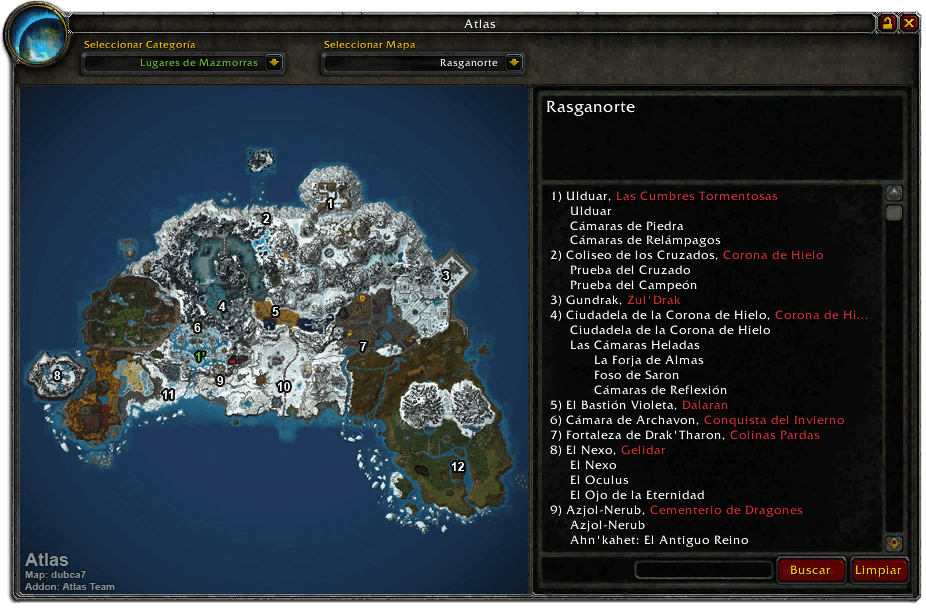Click the Buscar search button
926x612 pixels.
pos(810,570)
